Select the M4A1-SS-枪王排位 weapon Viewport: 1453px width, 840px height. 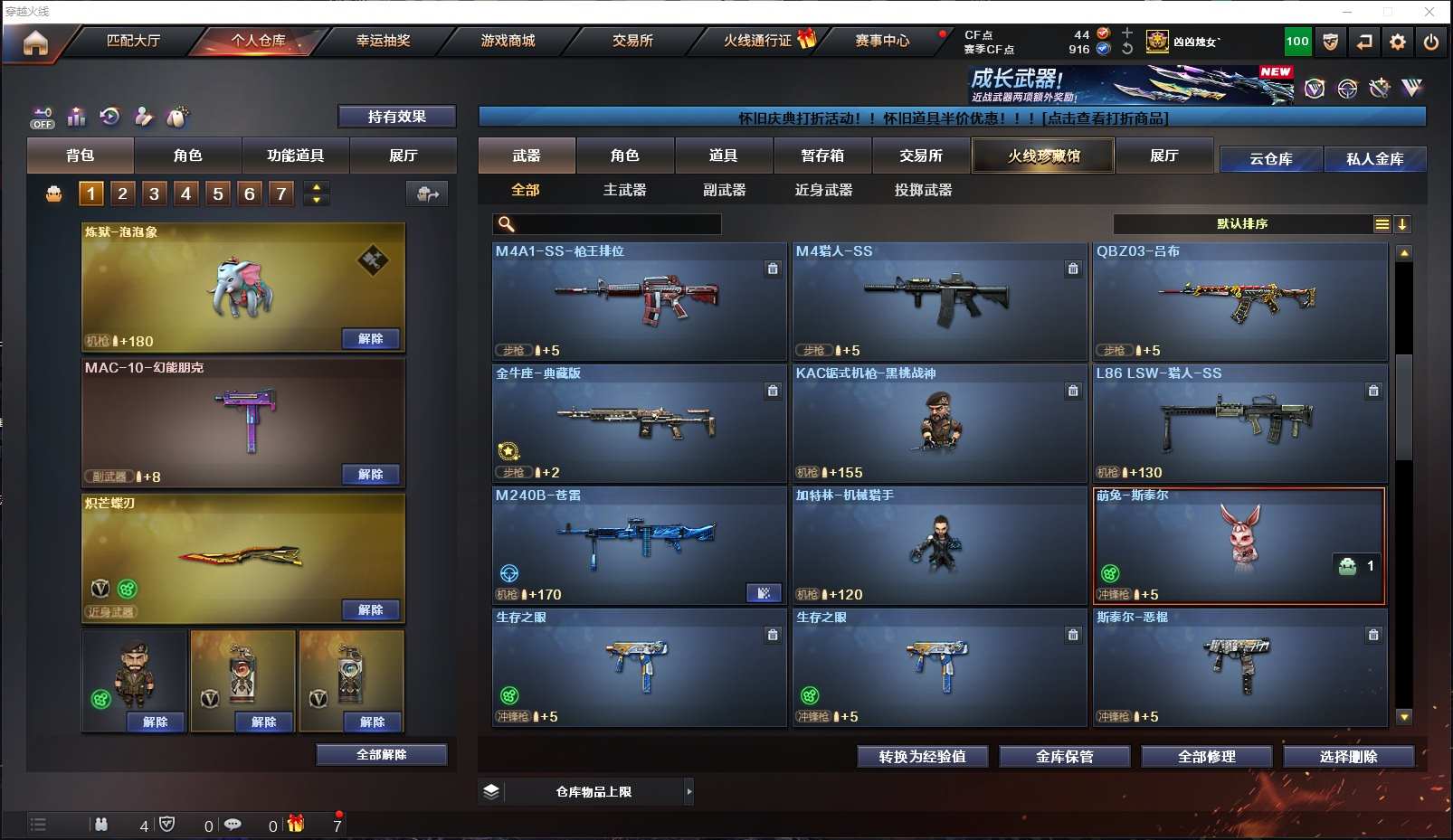point(639,301)
